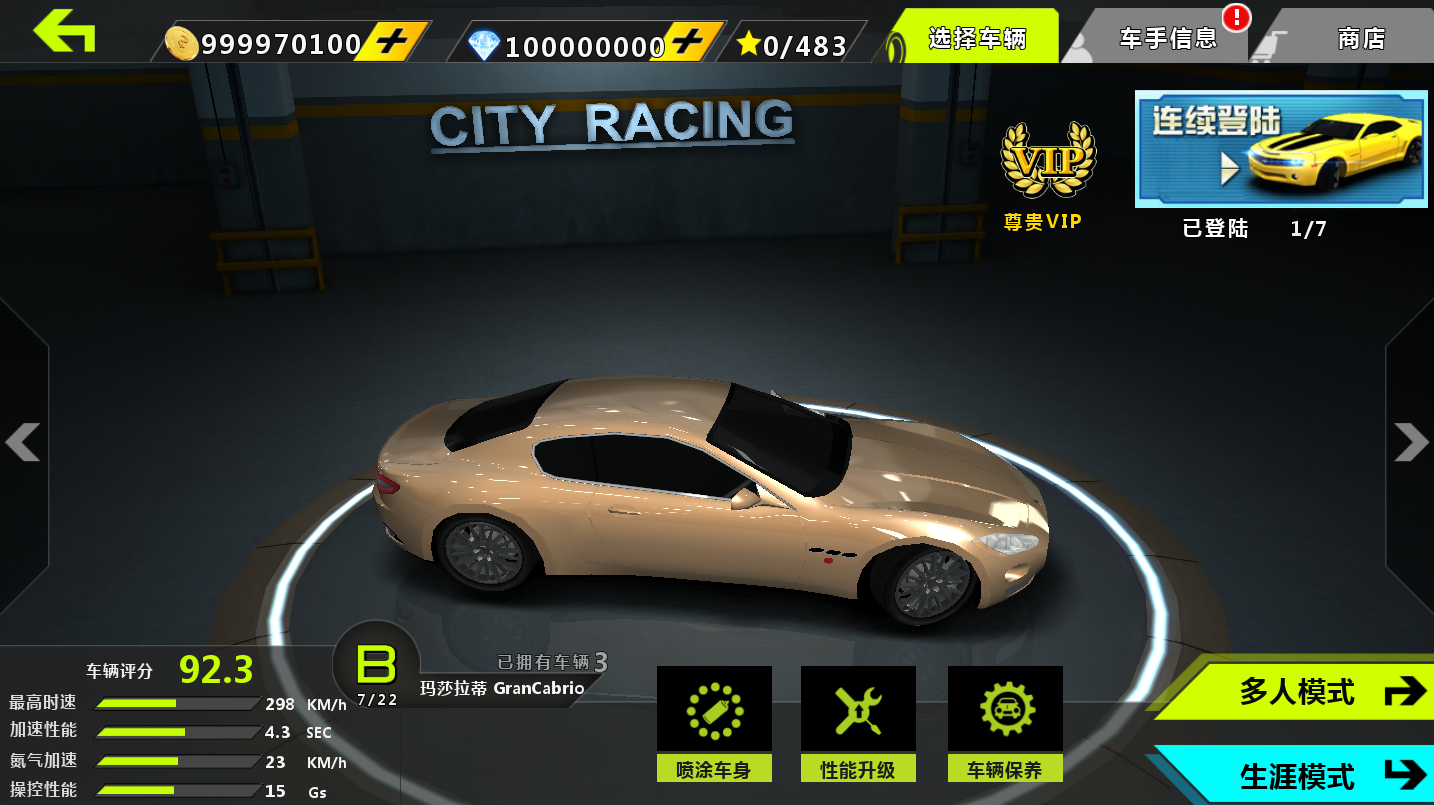Click the green back arrow
Screen dimensions: 1434x805
[64, 32]
